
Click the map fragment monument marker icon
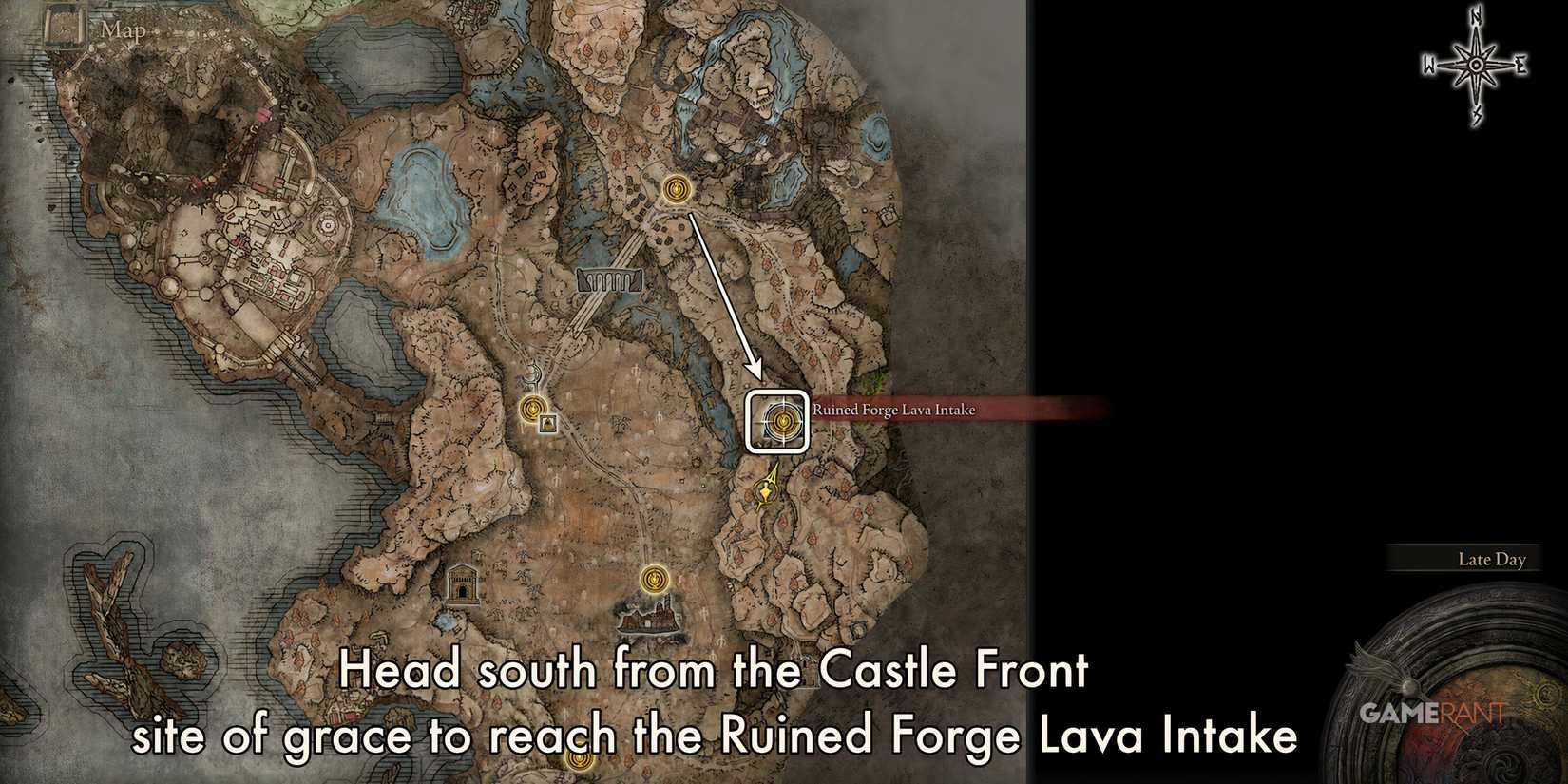tap(547, 424)
